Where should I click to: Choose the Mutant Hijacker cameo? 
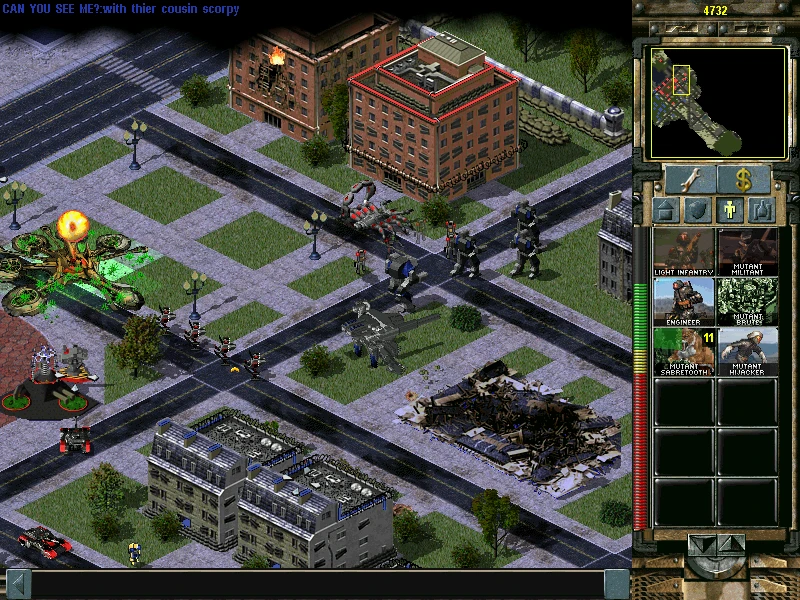[748, 351]
